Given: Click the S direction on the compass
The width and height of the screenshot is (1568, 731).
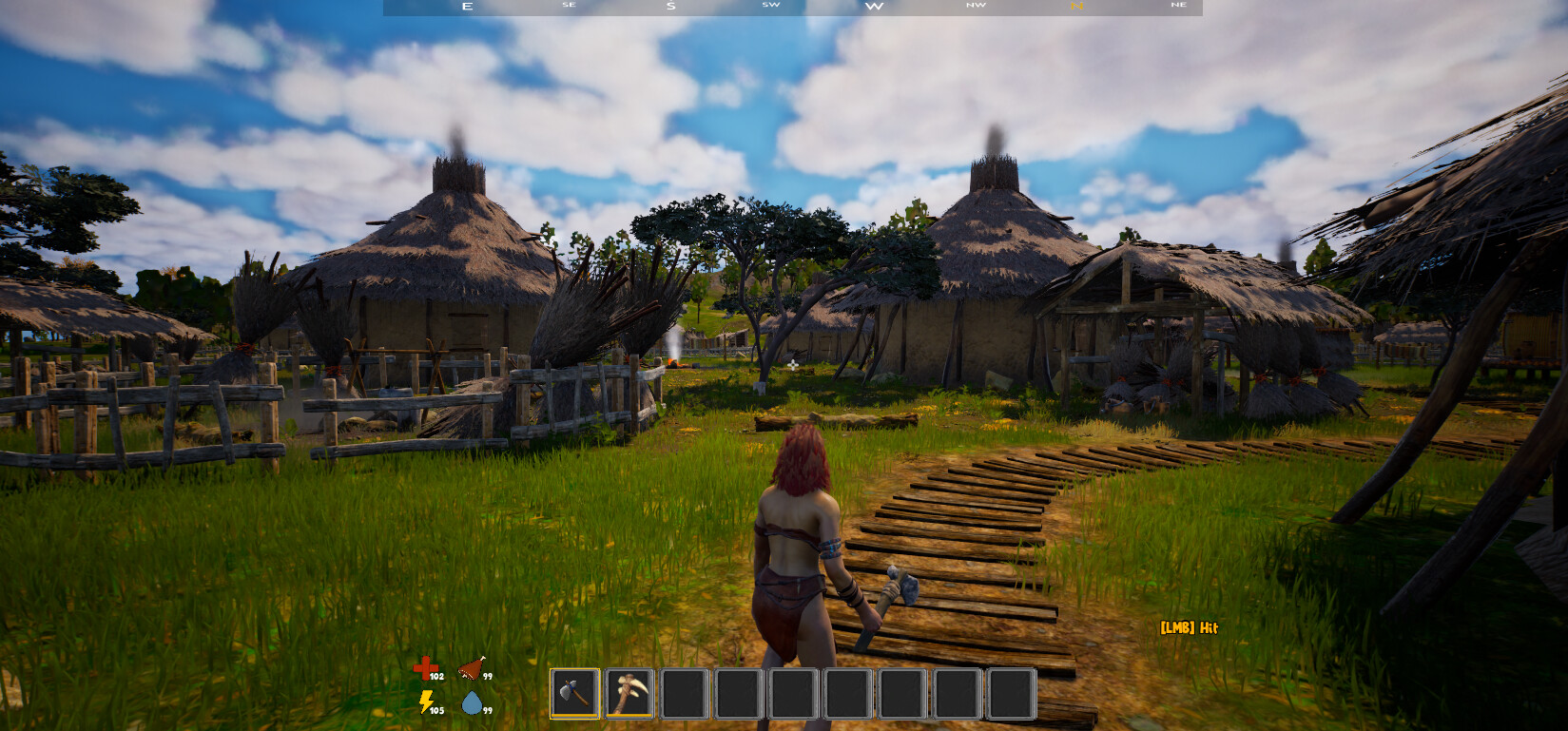Looking at the screenshot, I should tap(670, 7).
